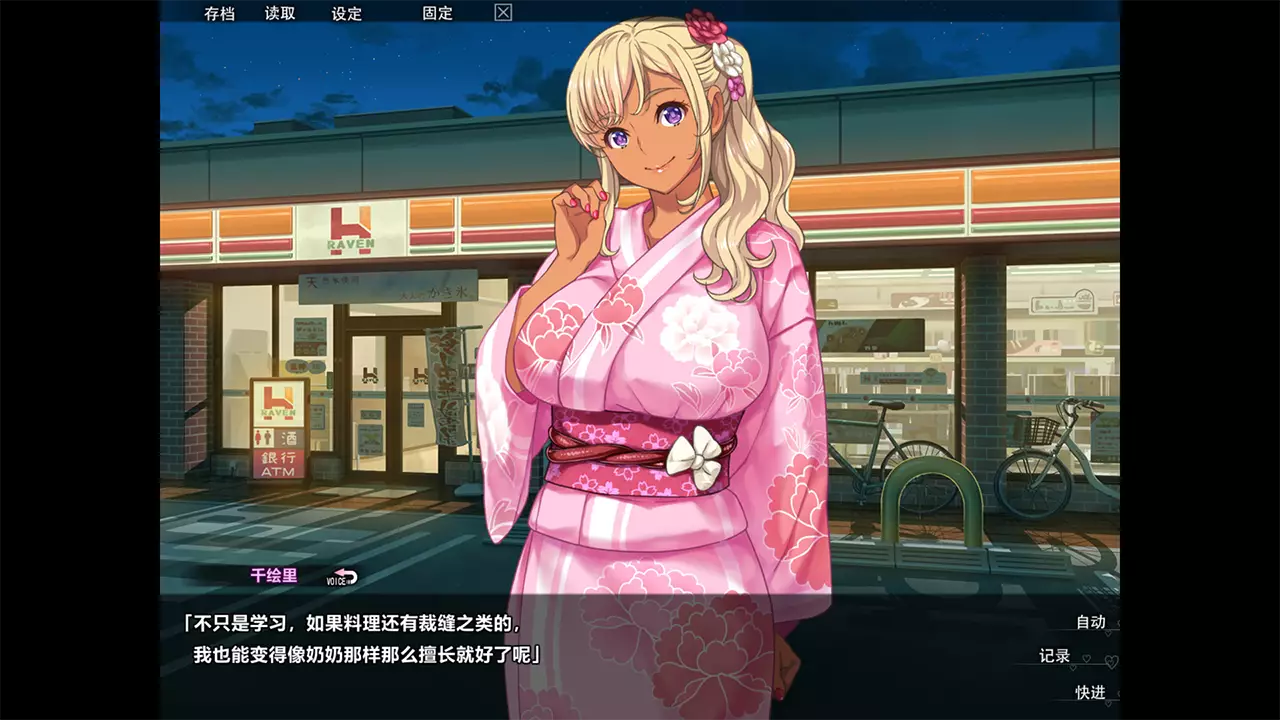Screen dimensions: 1280x720
Task: Click the small heart icon below 自动
Action: [x=1108, y=635]
